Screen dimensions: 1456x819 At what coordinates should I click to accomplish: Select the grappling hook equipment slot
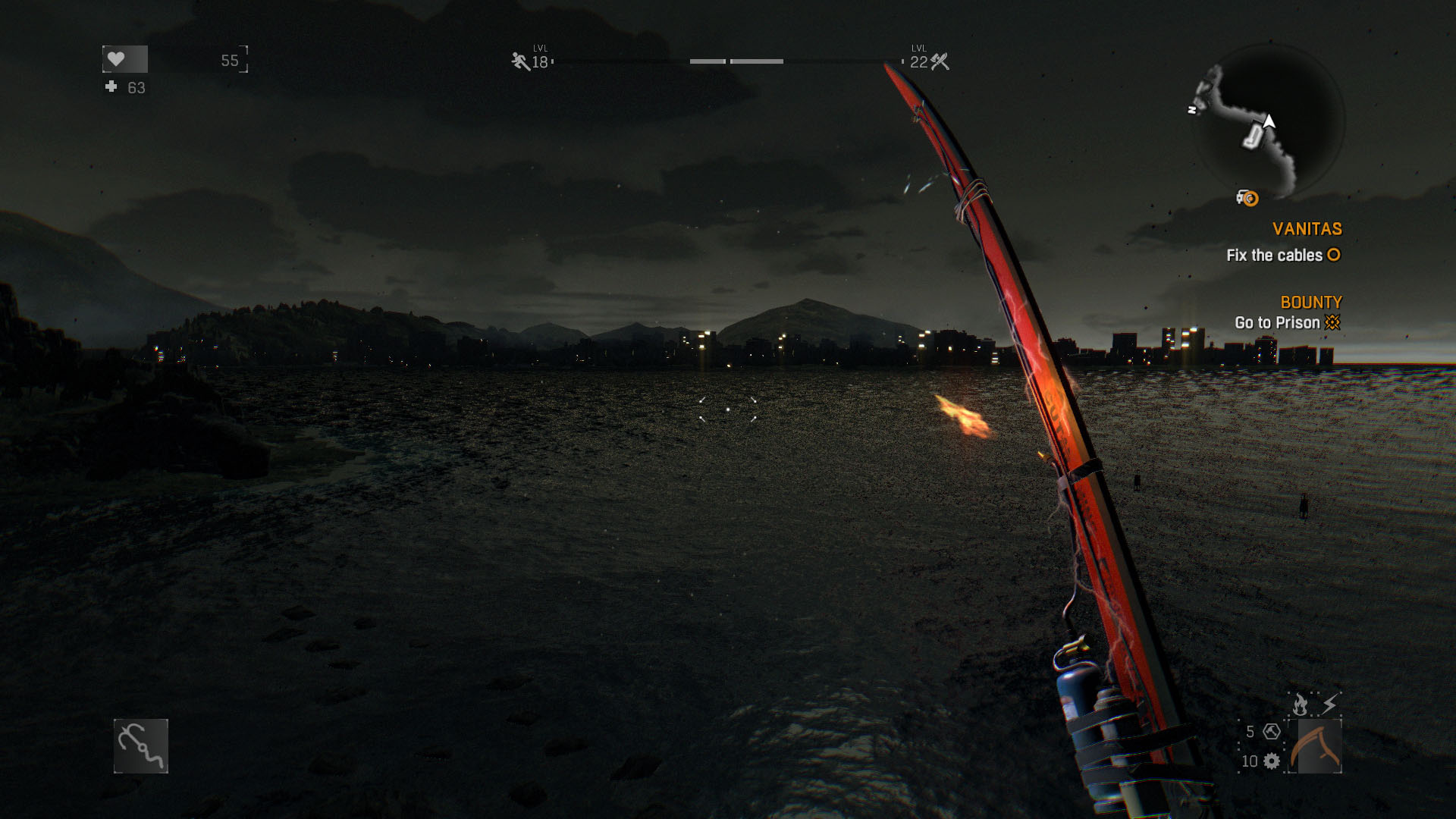(x=141, y=746)
